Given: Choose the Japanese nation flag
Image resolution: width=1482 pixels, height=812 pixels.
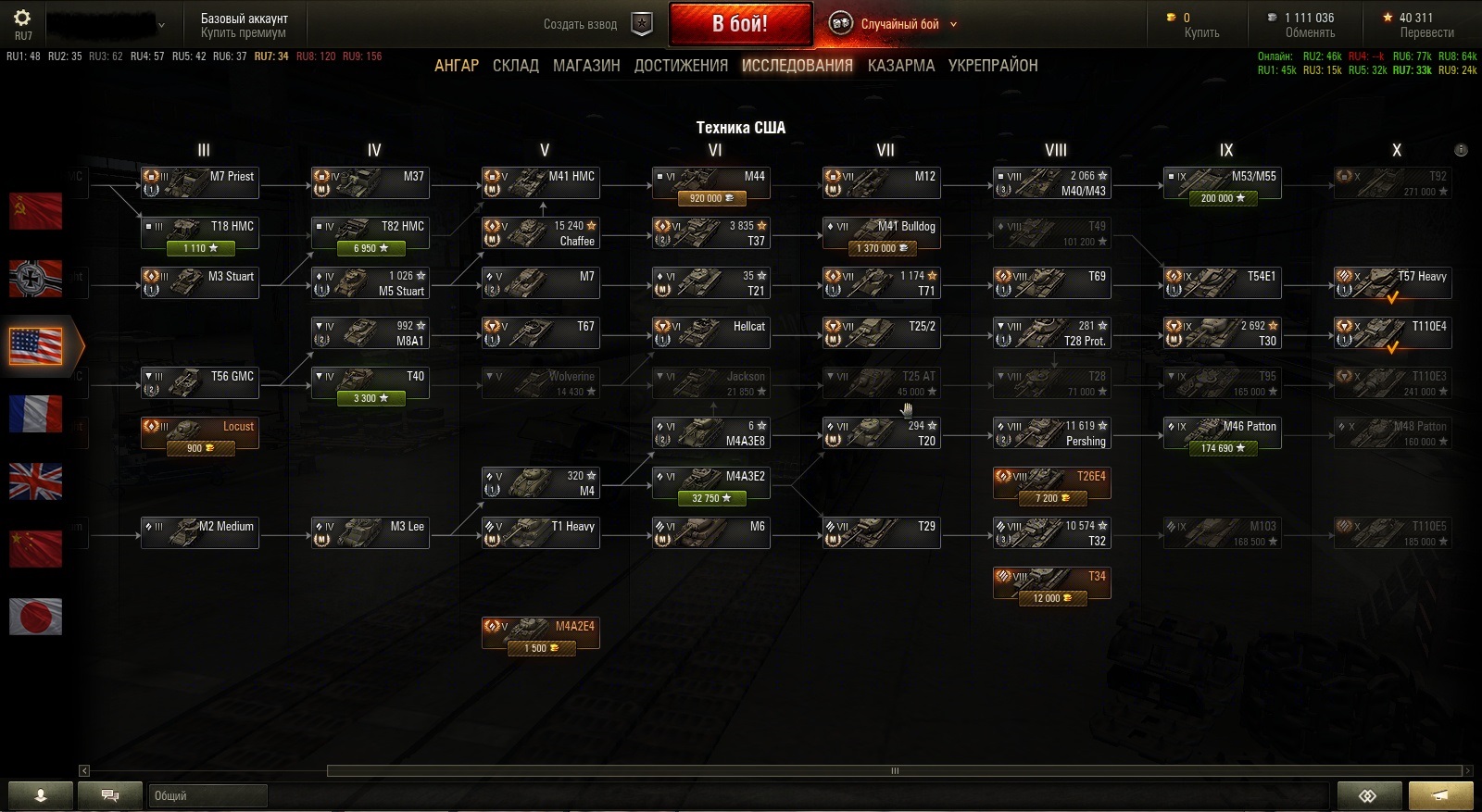Looking at the screenshot, I should tap(35, 616).
